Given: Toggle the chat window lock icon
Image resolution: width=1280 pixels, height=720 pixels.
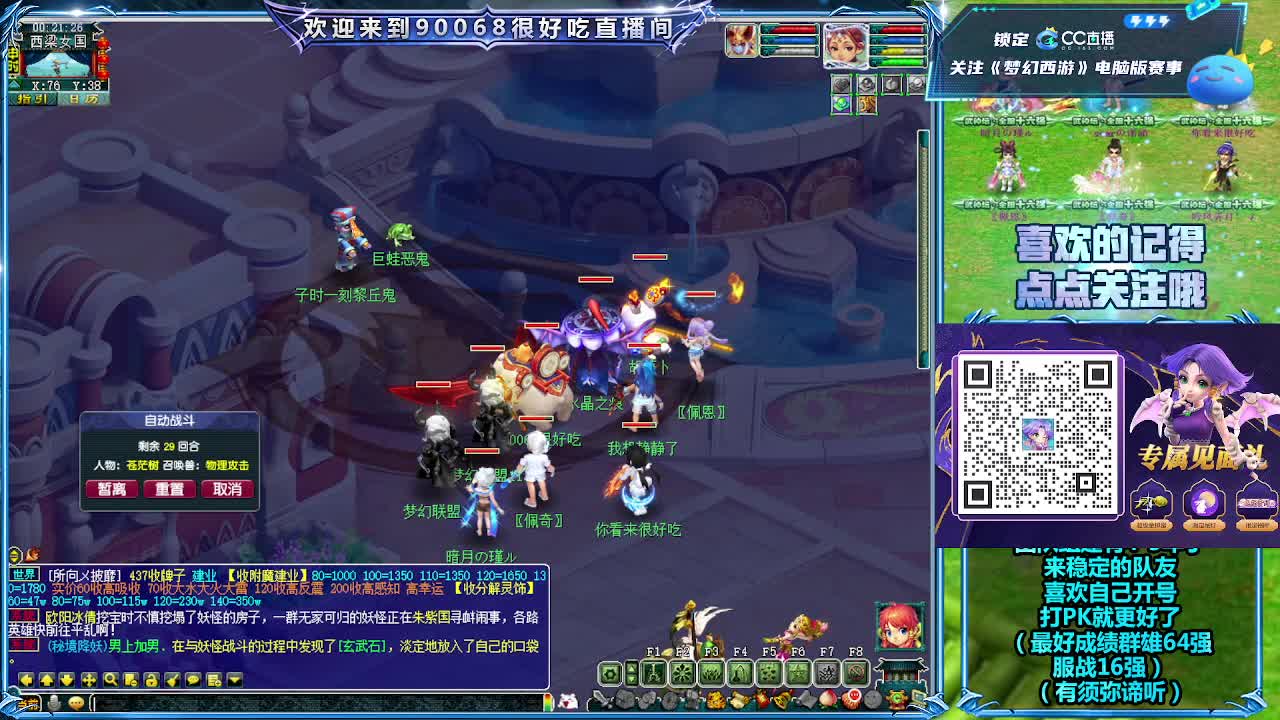Looking at the screenshot, I should coord(151,679).
